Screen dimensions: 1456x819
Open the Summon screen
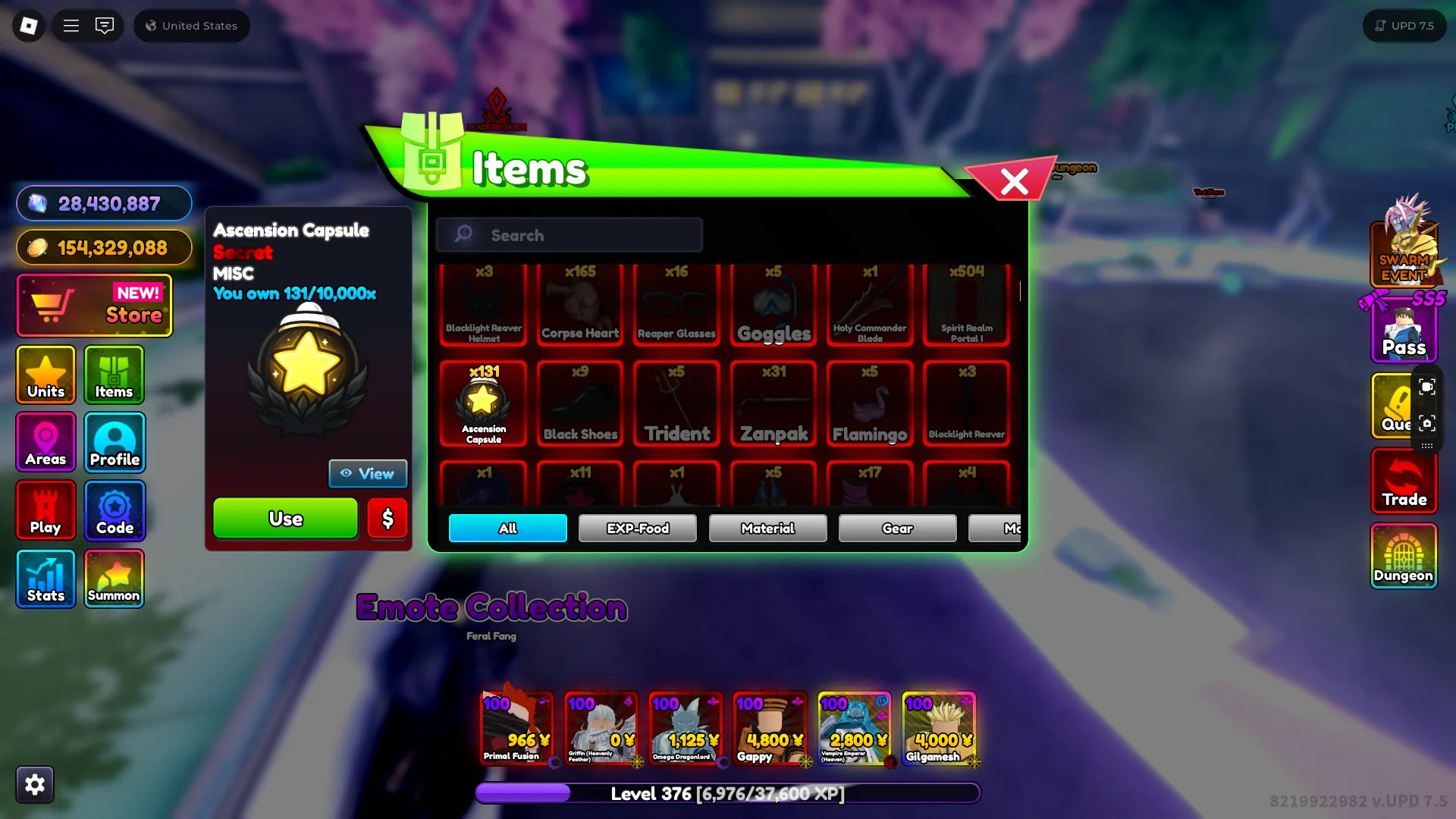114,578
